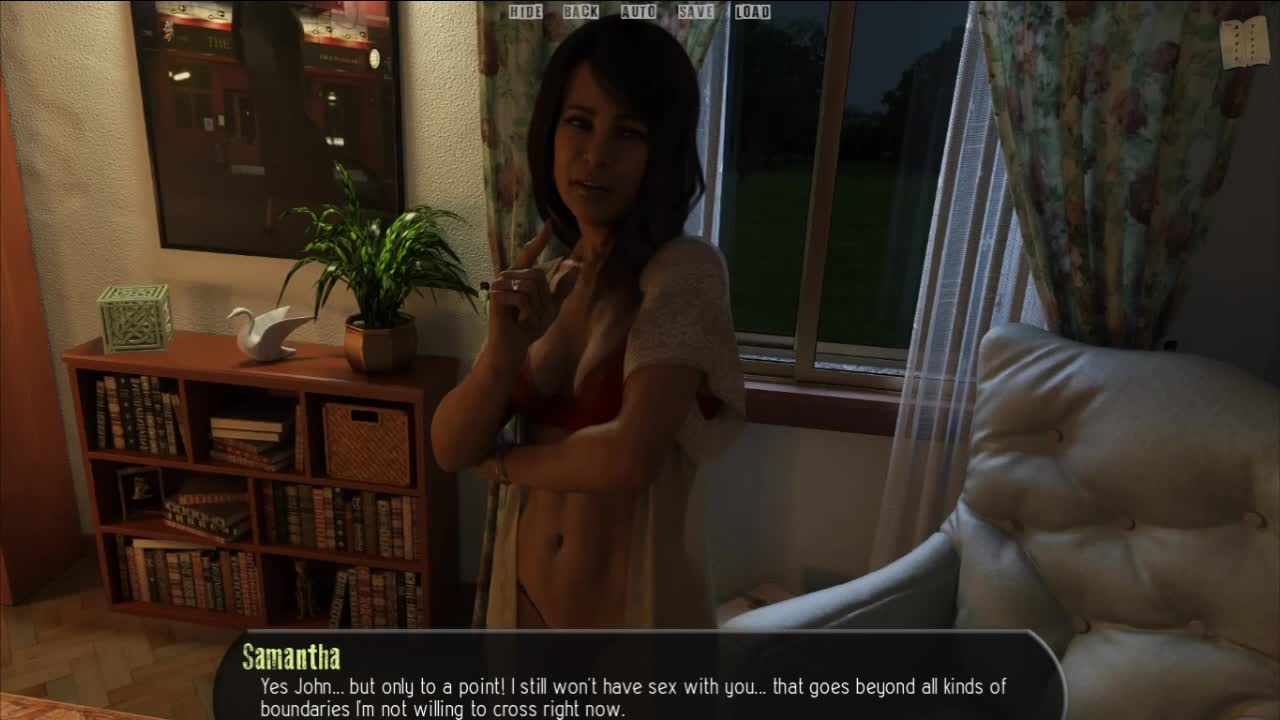Toggle AUTO dialogue advance
The width and height of the screenshot is (1280, 720).
[x=638, y=12]
